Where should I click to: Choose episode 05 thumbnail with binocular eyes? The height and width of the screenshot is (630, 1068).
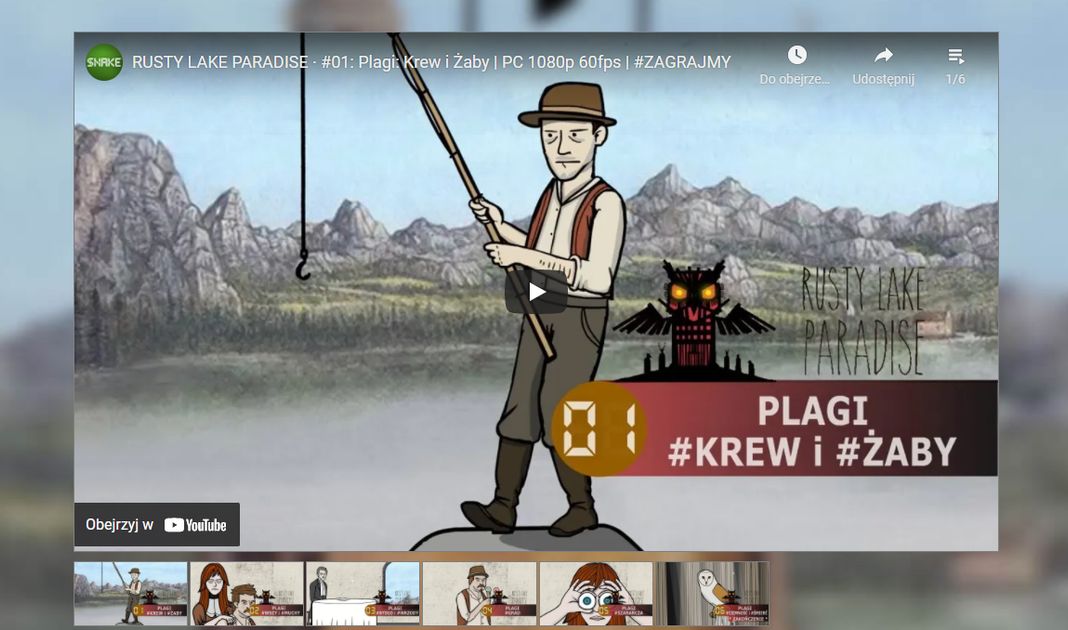pos(596,594)
